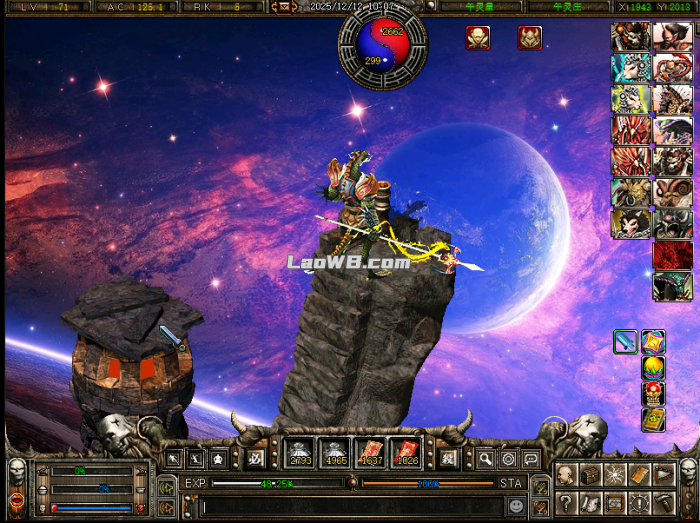The image size is (700, 523).
Task: Open the speech bubble chat button
Action: (531, 459)
